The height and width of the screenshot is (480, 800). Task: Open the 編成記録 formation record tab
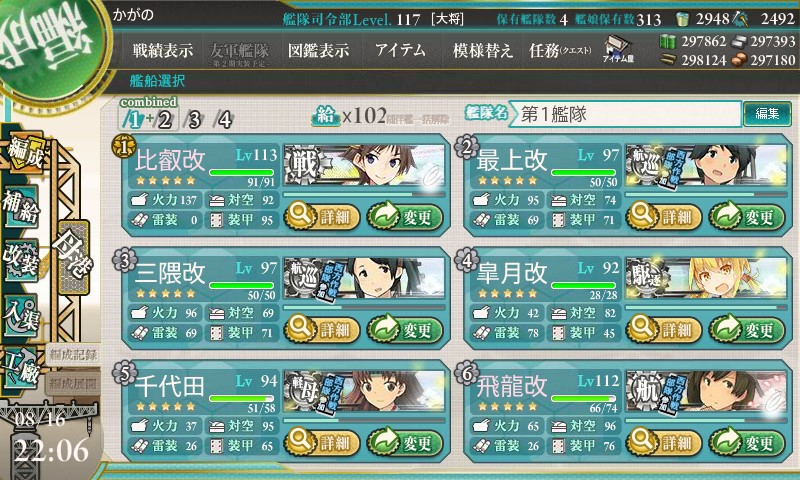click(72, 354)
